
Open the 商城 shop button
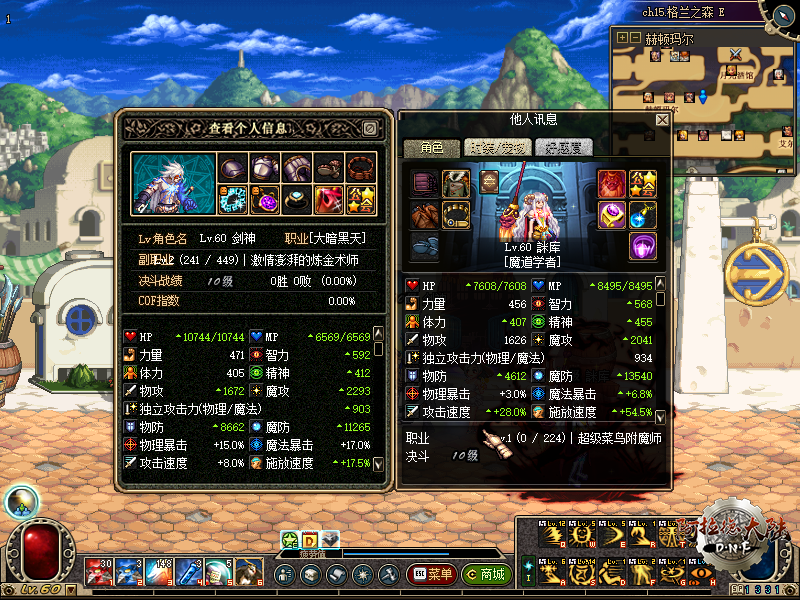(485, 575)
